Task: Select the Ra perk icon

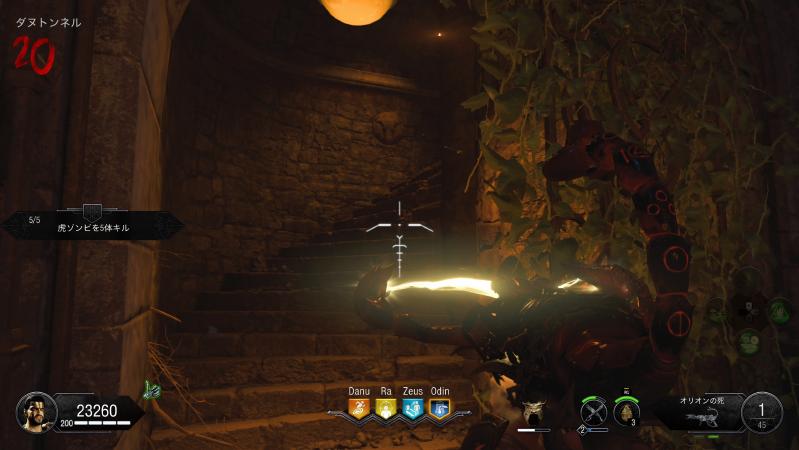Action: (385, 408)
